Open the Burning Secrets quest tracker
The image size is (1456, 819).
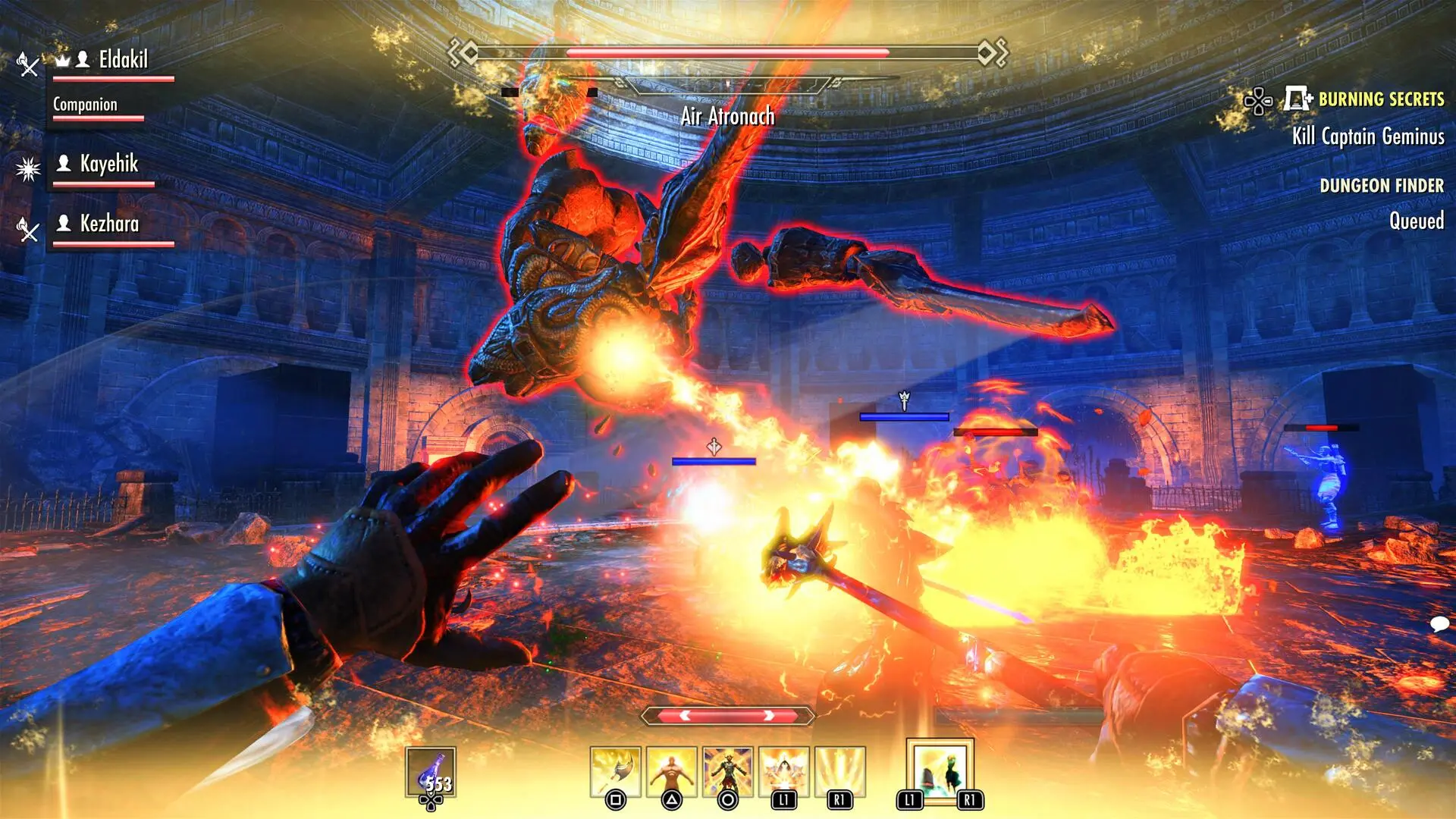[1380, 99]
